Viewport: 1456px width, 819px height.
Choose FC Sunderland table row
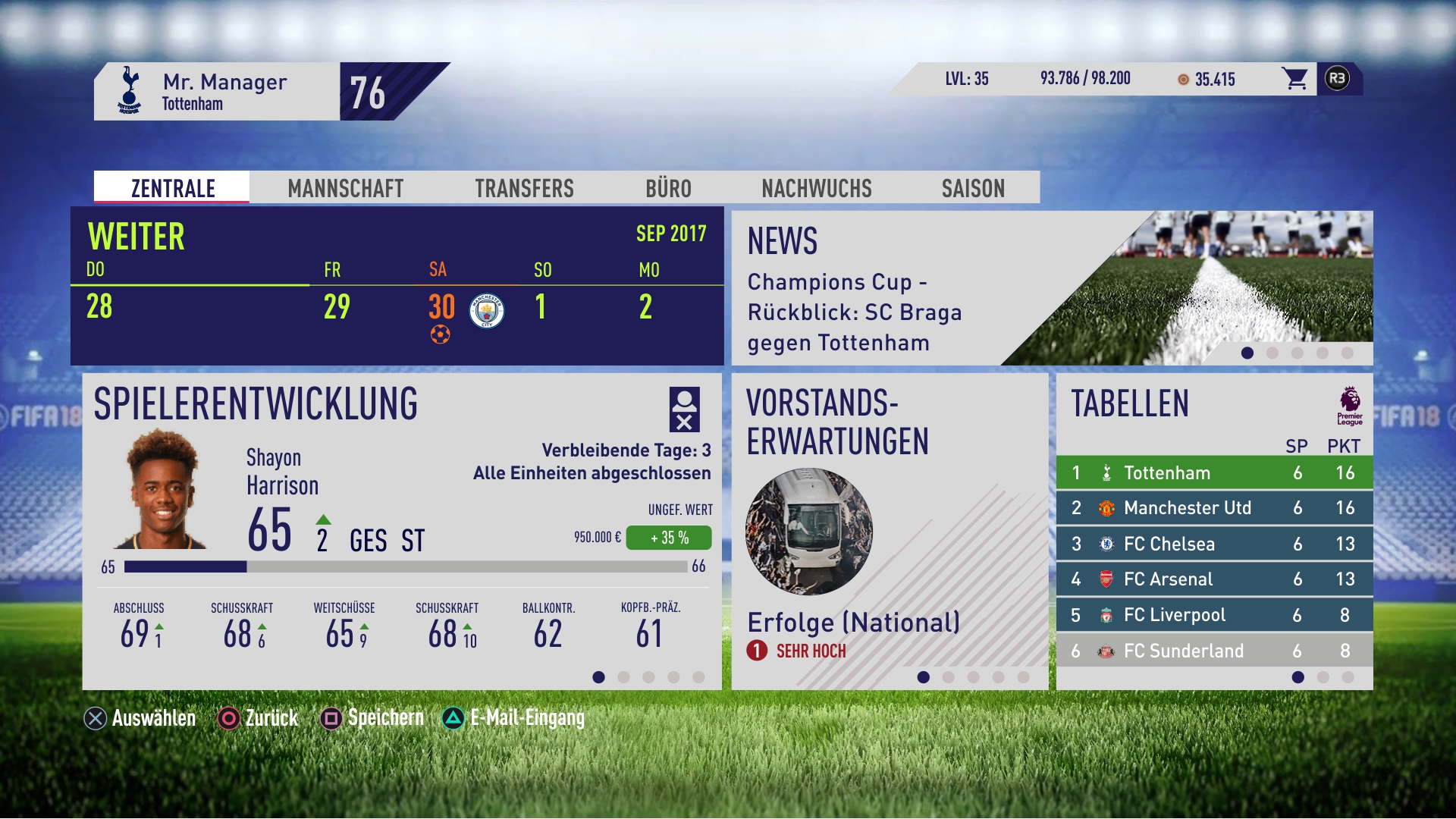1213,651
